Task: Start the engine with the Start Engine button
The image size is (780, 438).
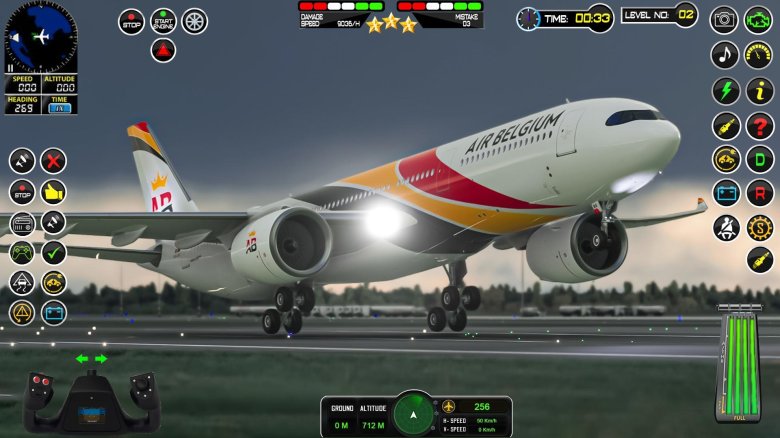Action: [x=163, y=21]
